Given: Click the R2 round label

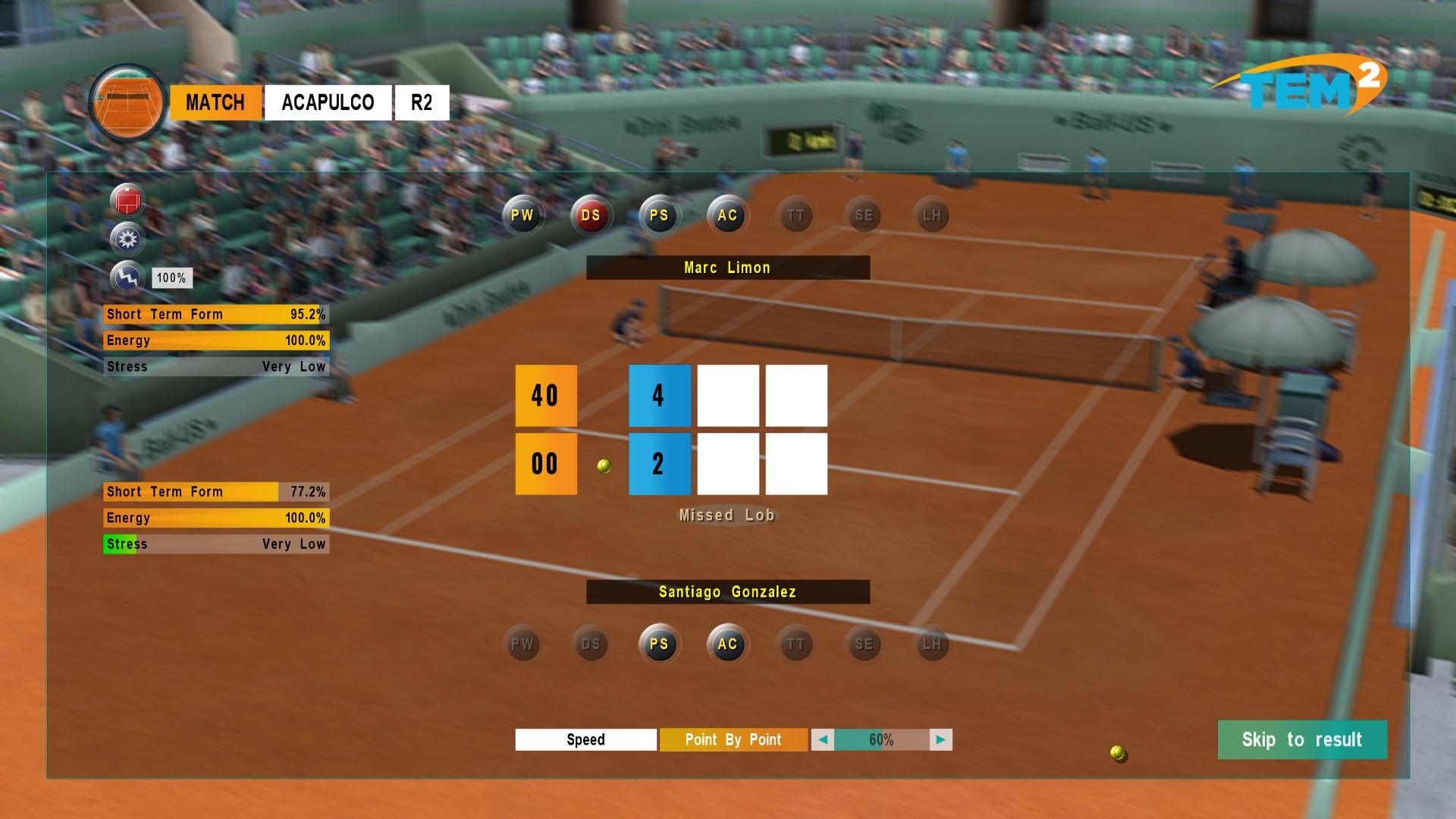Looking at the screenshot, I should (x=422, y=102).
